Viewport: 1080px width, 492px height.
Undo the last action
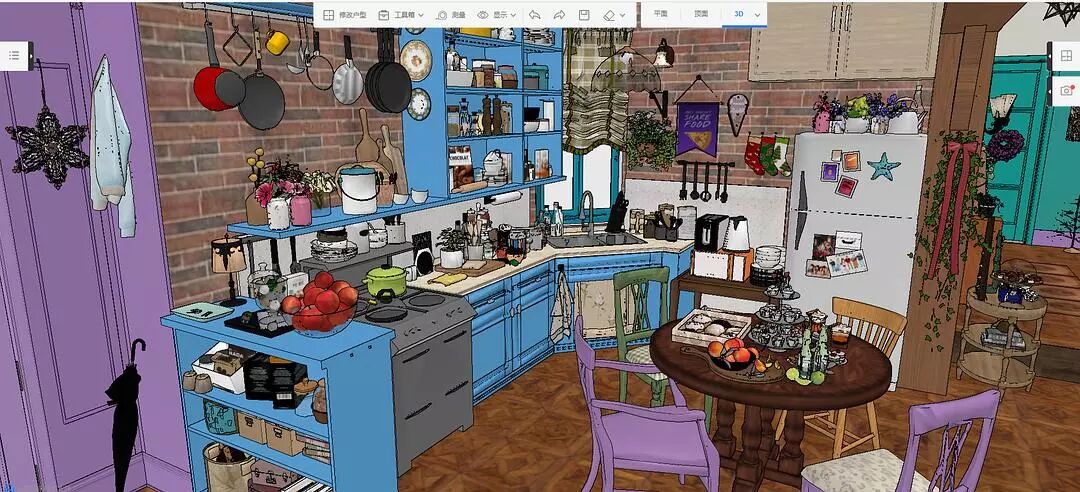coord(534,15)
